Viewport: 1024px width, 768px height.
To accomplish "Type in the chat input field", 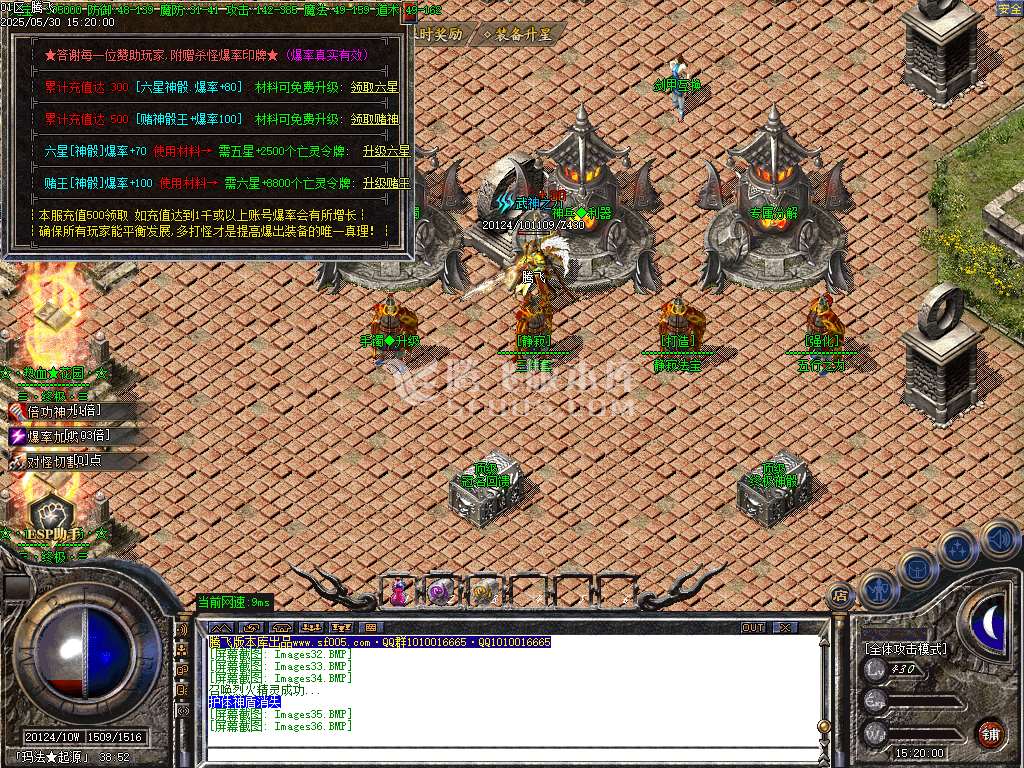I will [x=500, y=753].
